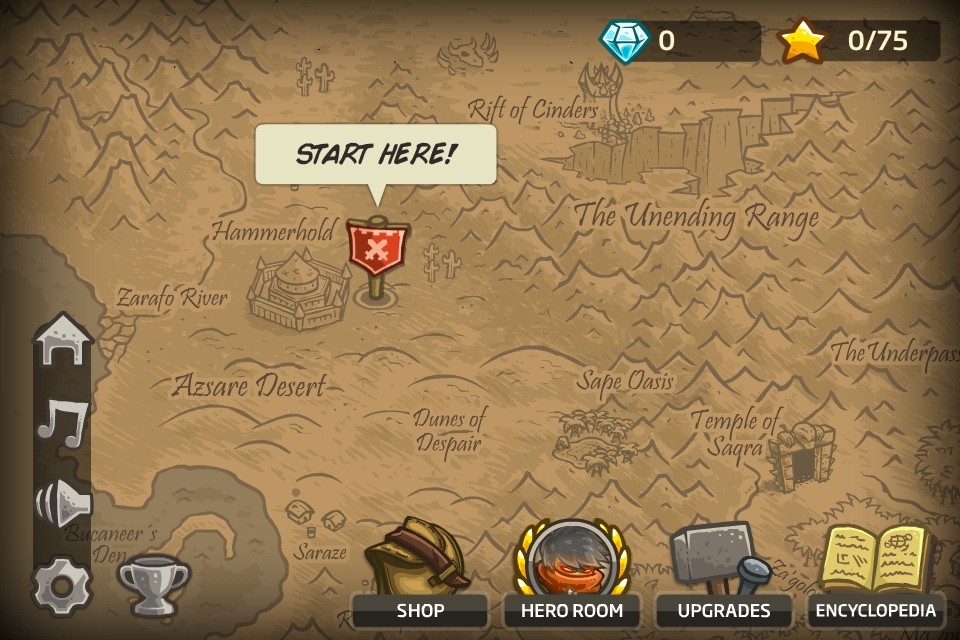Open the Upgrades menu
Image resolution: width=960 pixels, height=640 pixels.
[723, 575]
